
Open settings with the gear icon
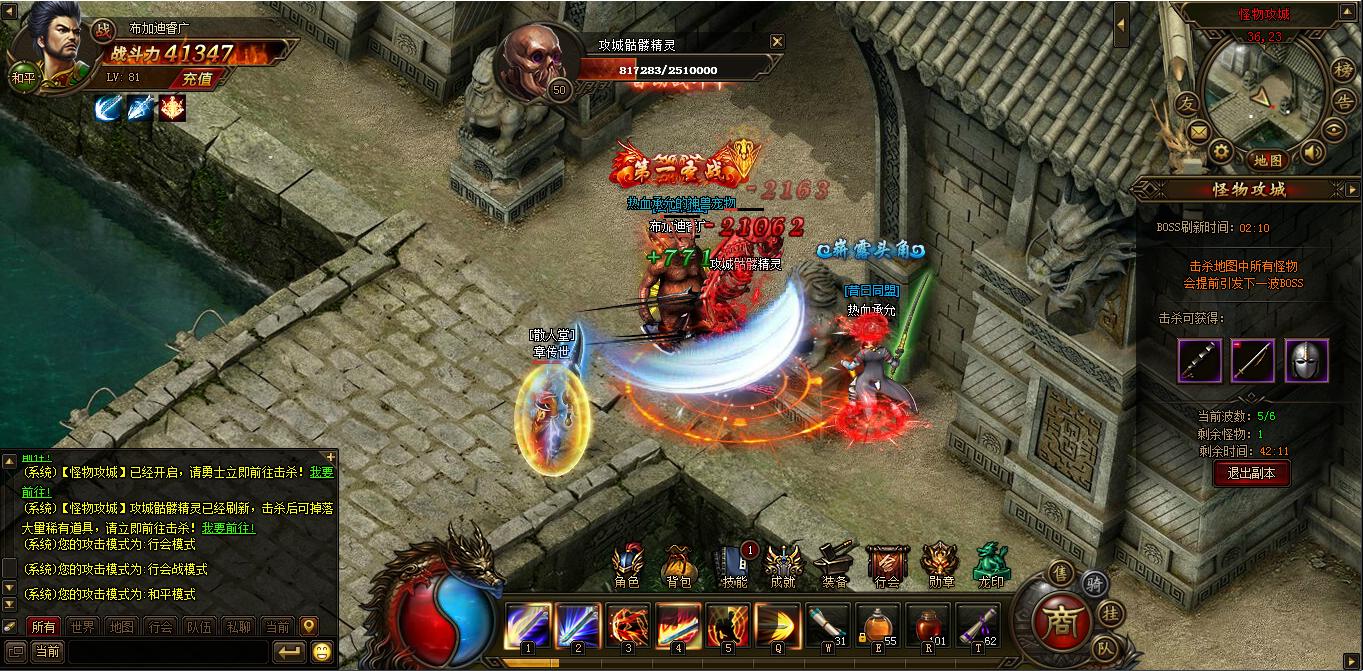coord(1221,151)
